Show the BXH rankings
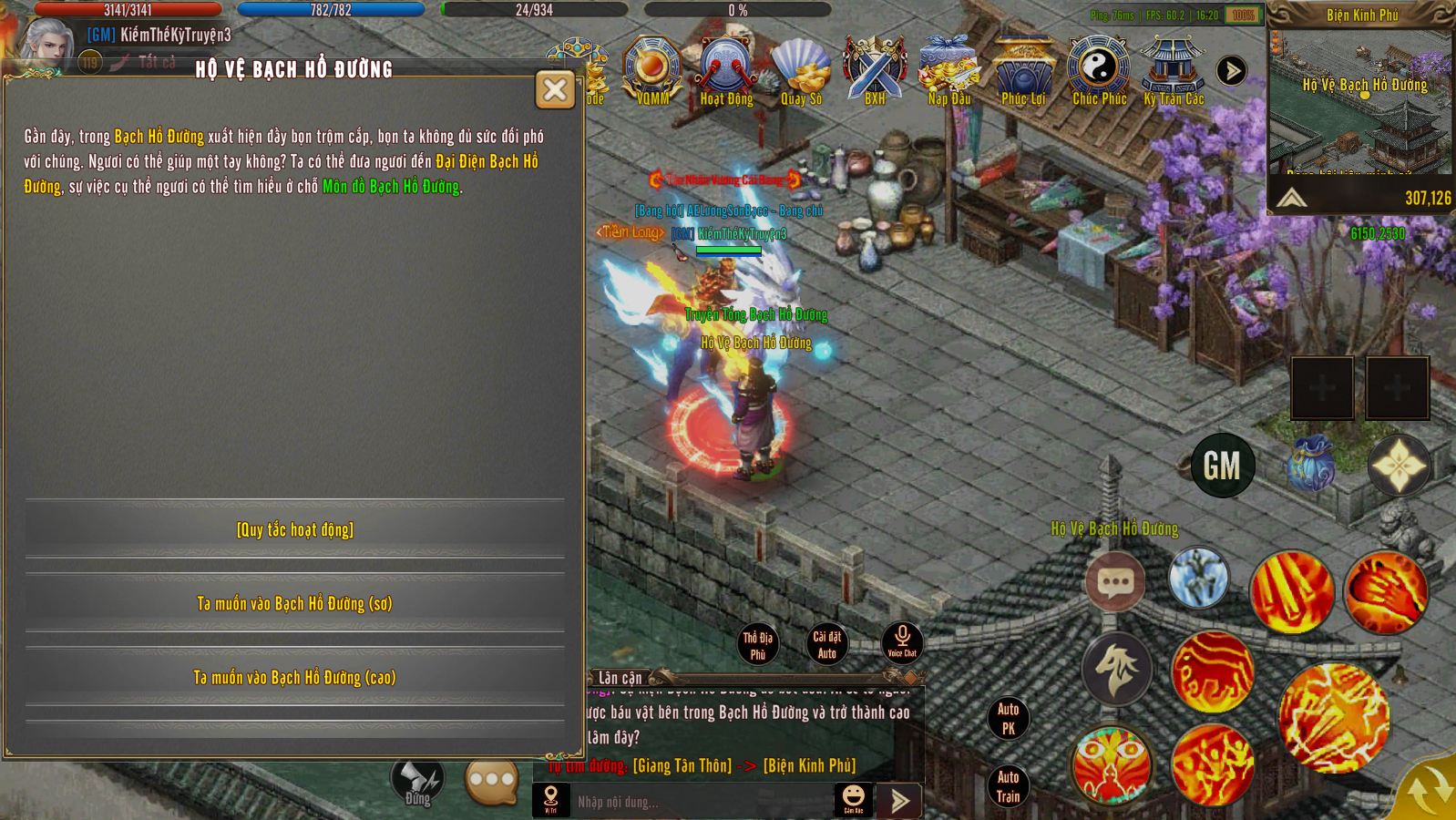 click(x=875, y=69)
